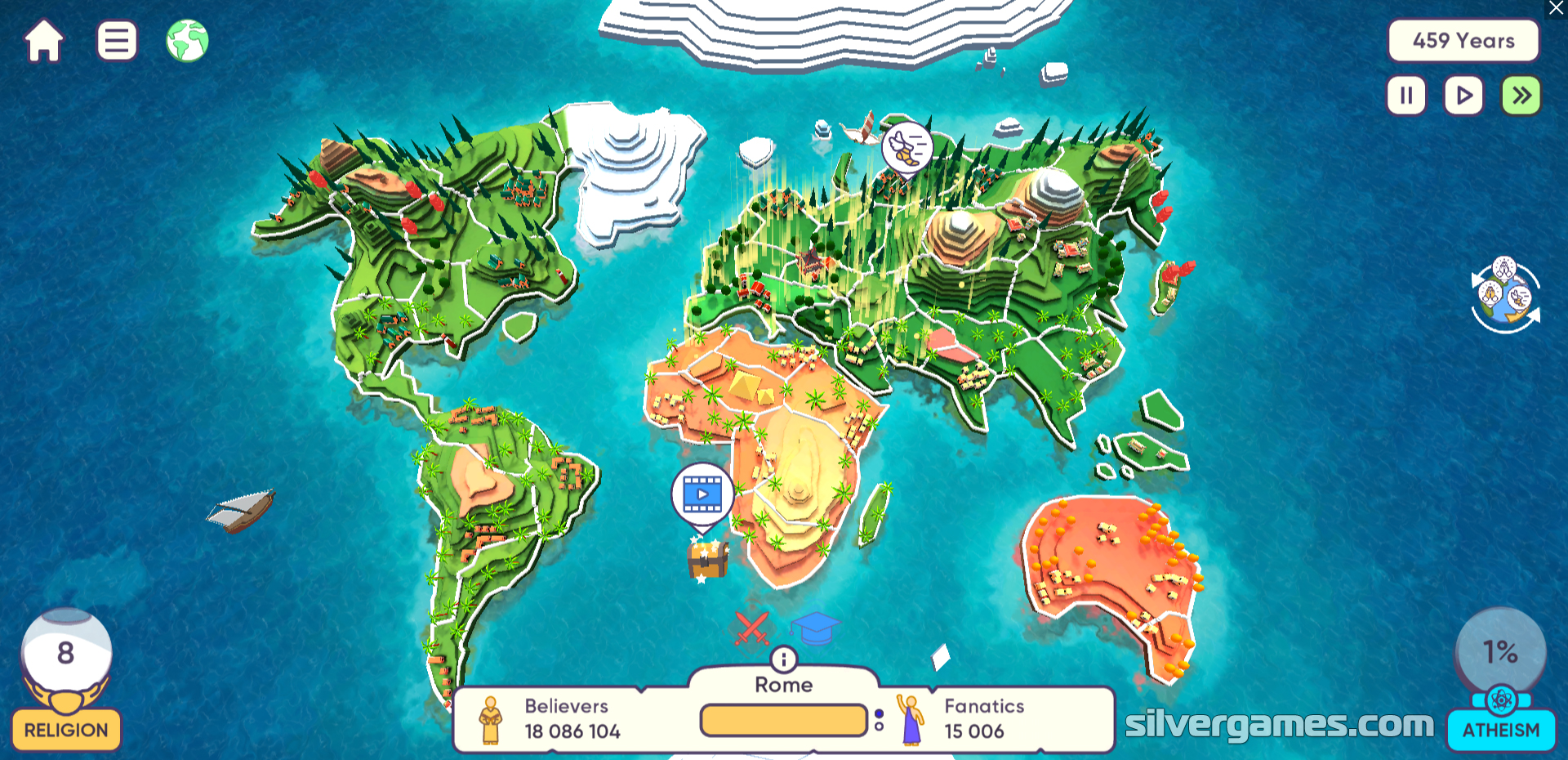Select the graduation cap icon
Viewport: 1568px width, 760px height.
coord(815,628)
